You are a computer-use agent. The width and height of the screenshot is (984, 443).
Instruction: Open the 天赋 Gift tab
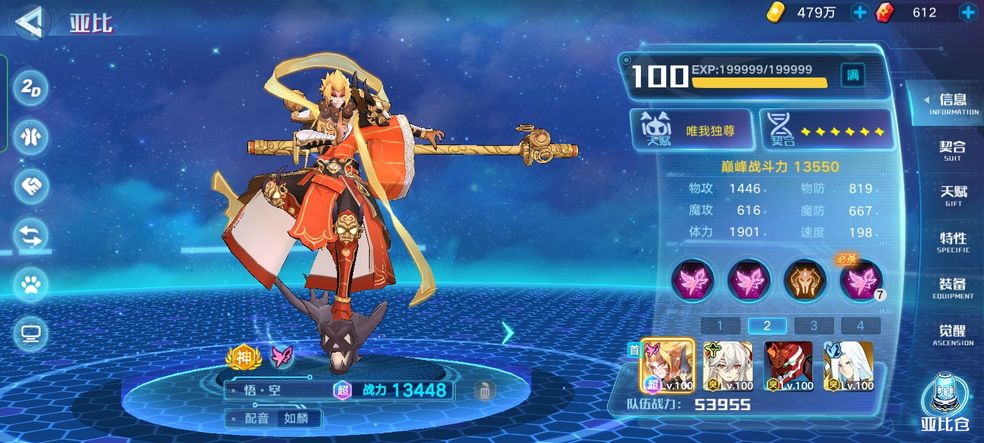coord(952,195)
